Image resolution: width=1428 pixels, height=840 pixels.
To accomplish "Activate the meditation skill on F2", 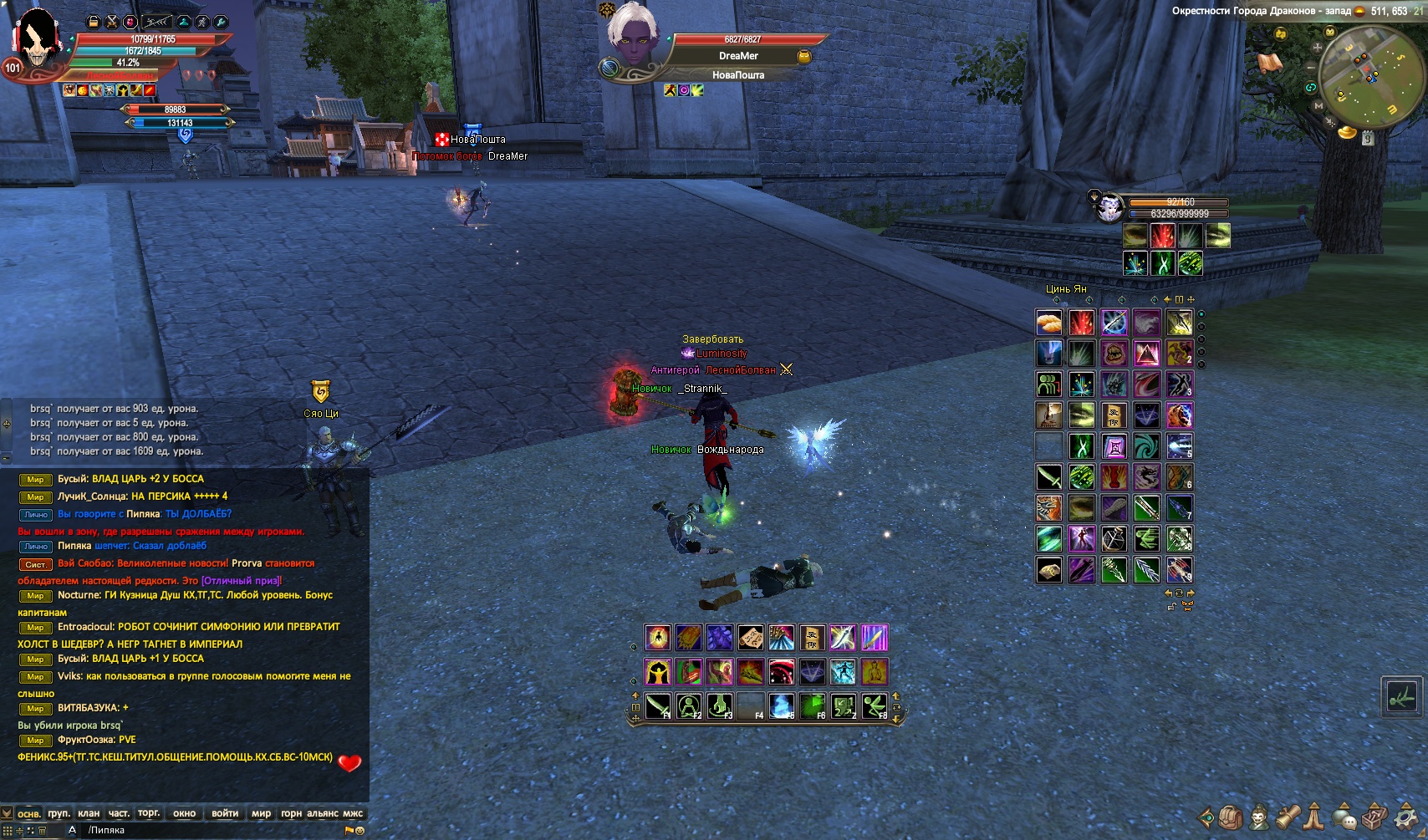I will pos(689,706).
